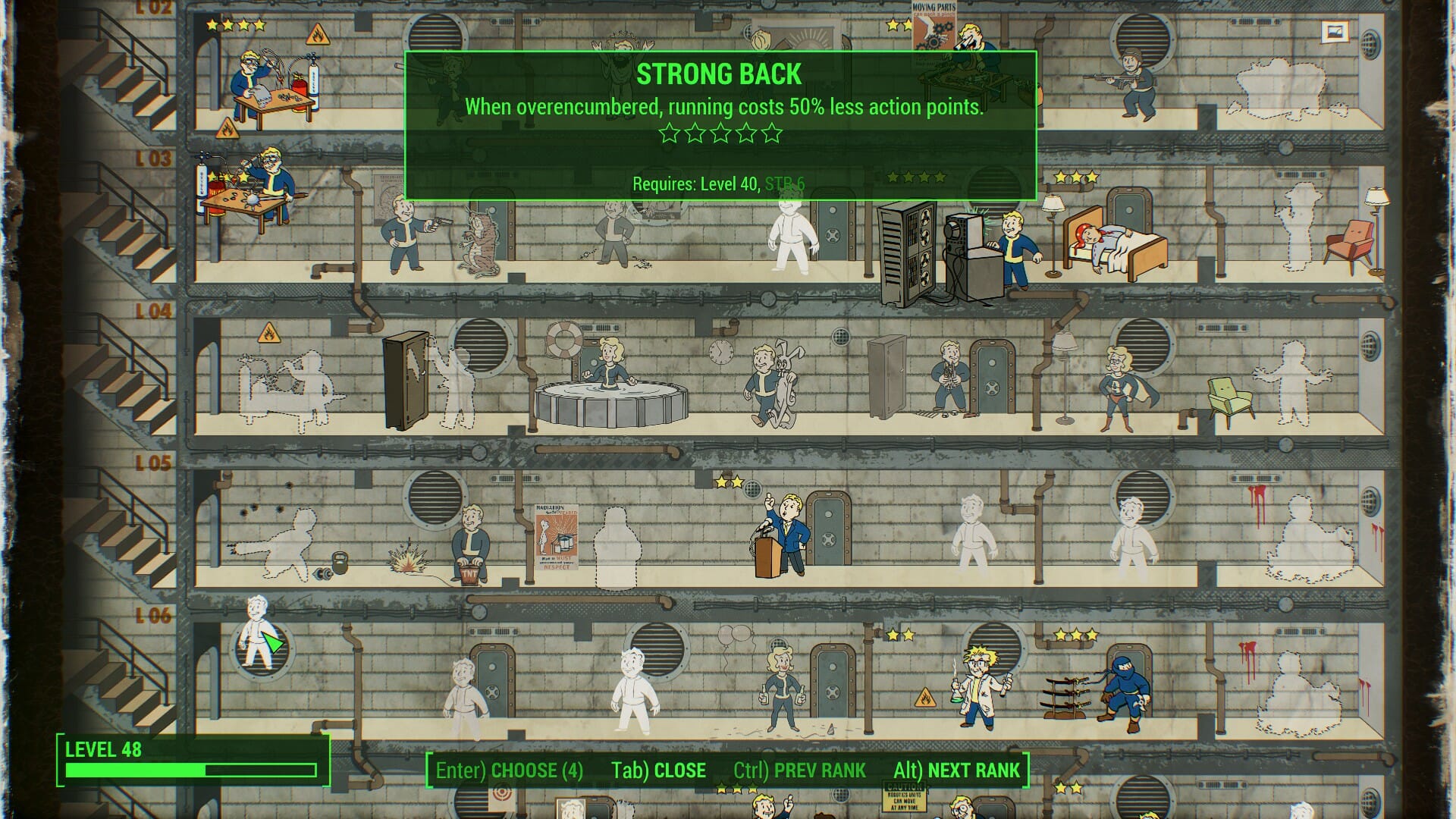Pick the scientist perk holding chemistry flasks
The height and width of the screenshot is (819, 1456).
980,686
